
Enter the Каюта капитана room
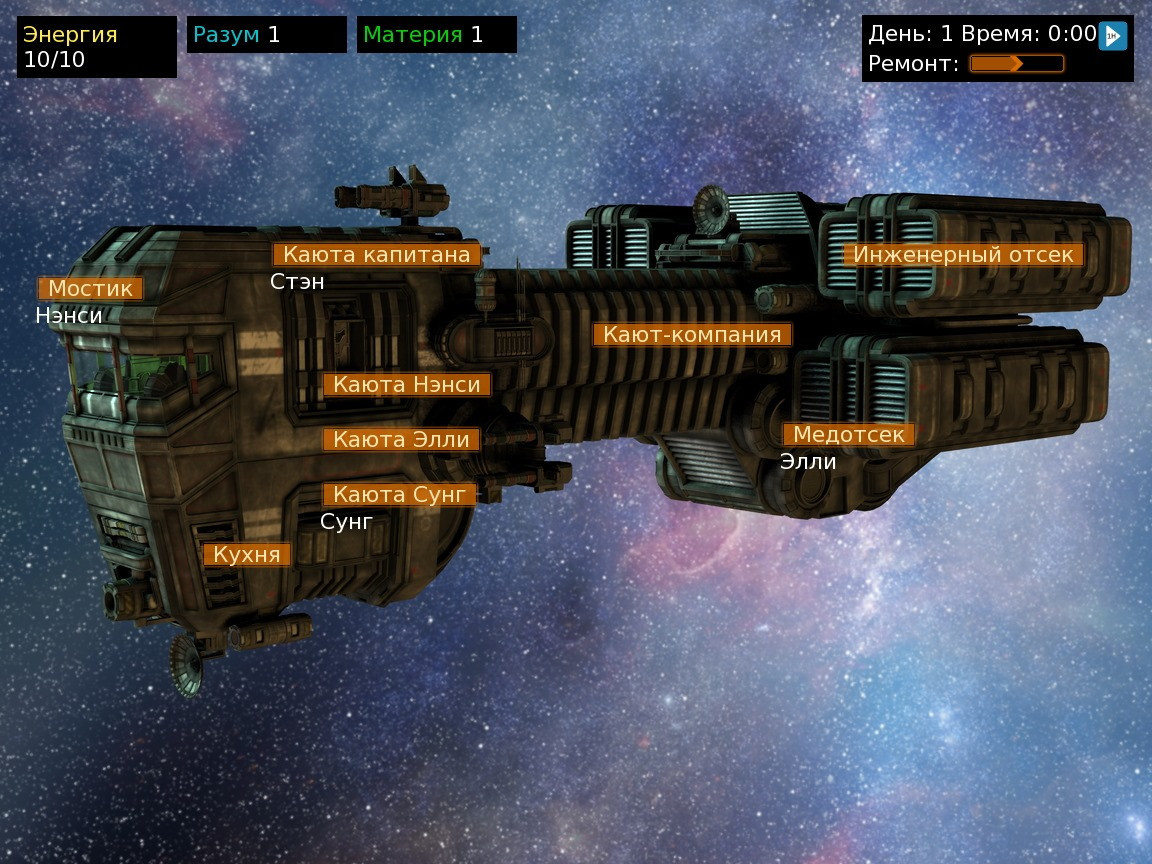point(376,255)
